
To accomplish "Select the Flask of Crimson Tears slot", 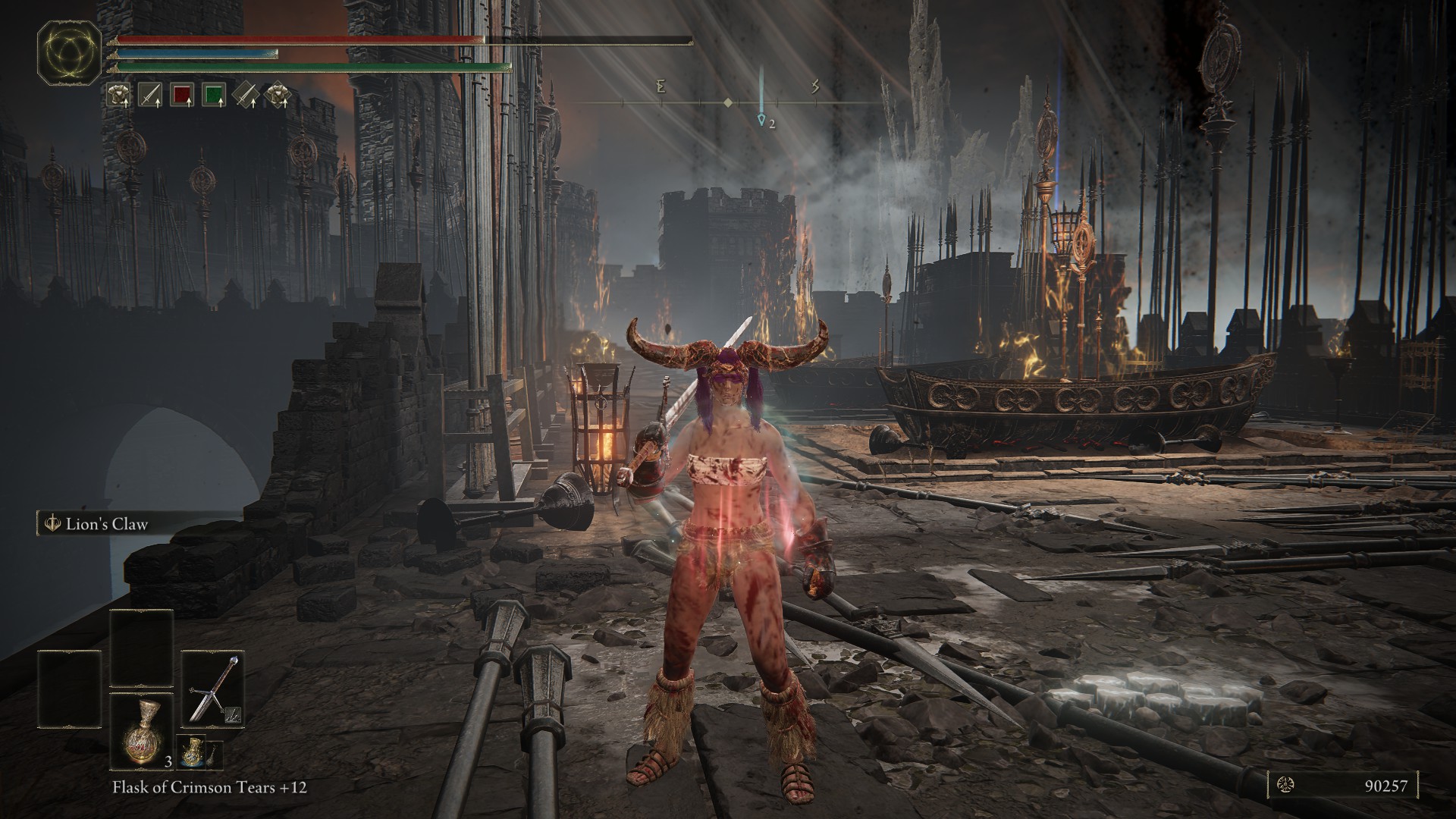I will point(142,731).
